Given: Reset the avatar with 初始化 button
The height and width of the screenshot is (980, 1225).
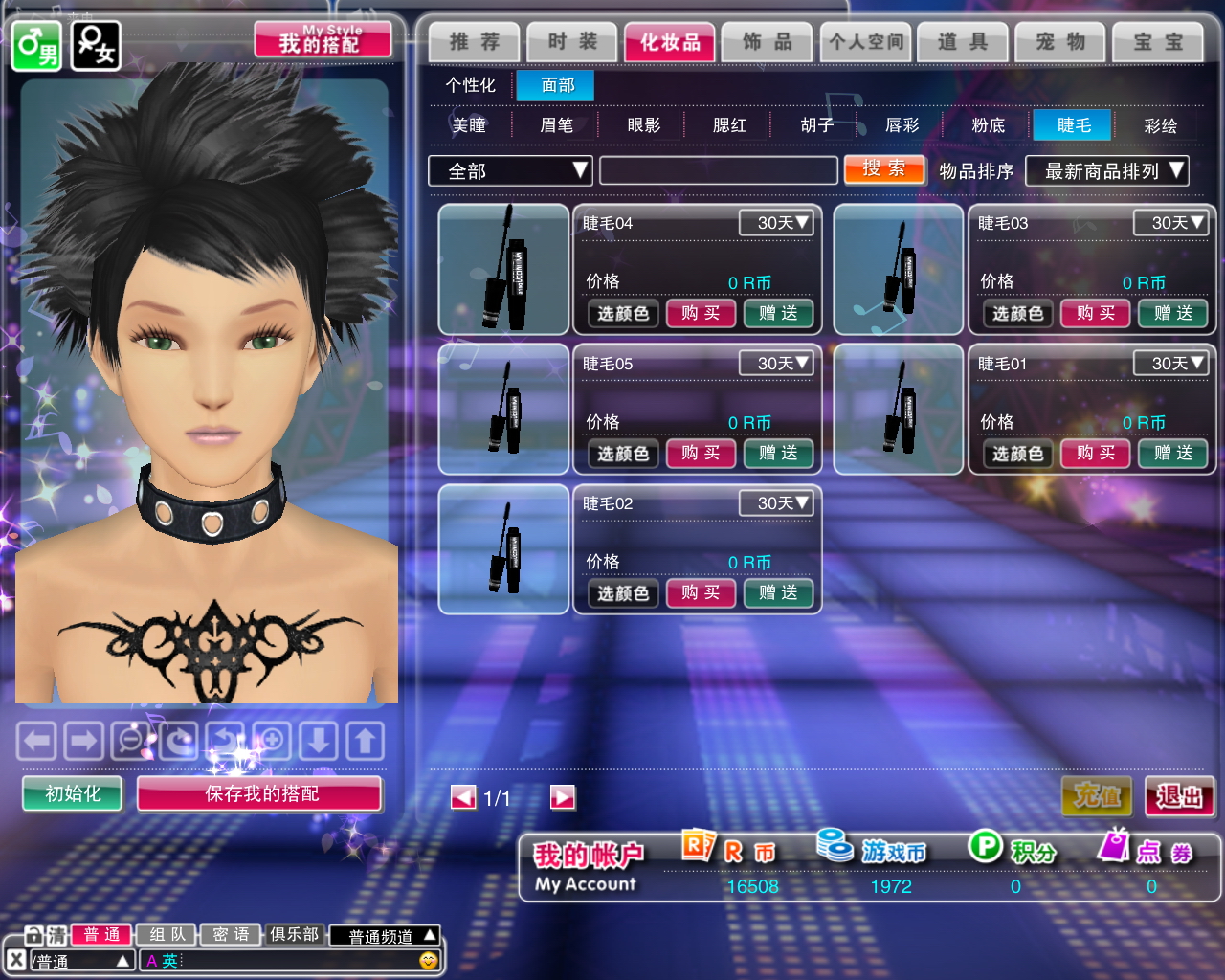Looking at the screenshot, I should coord(73,793).
